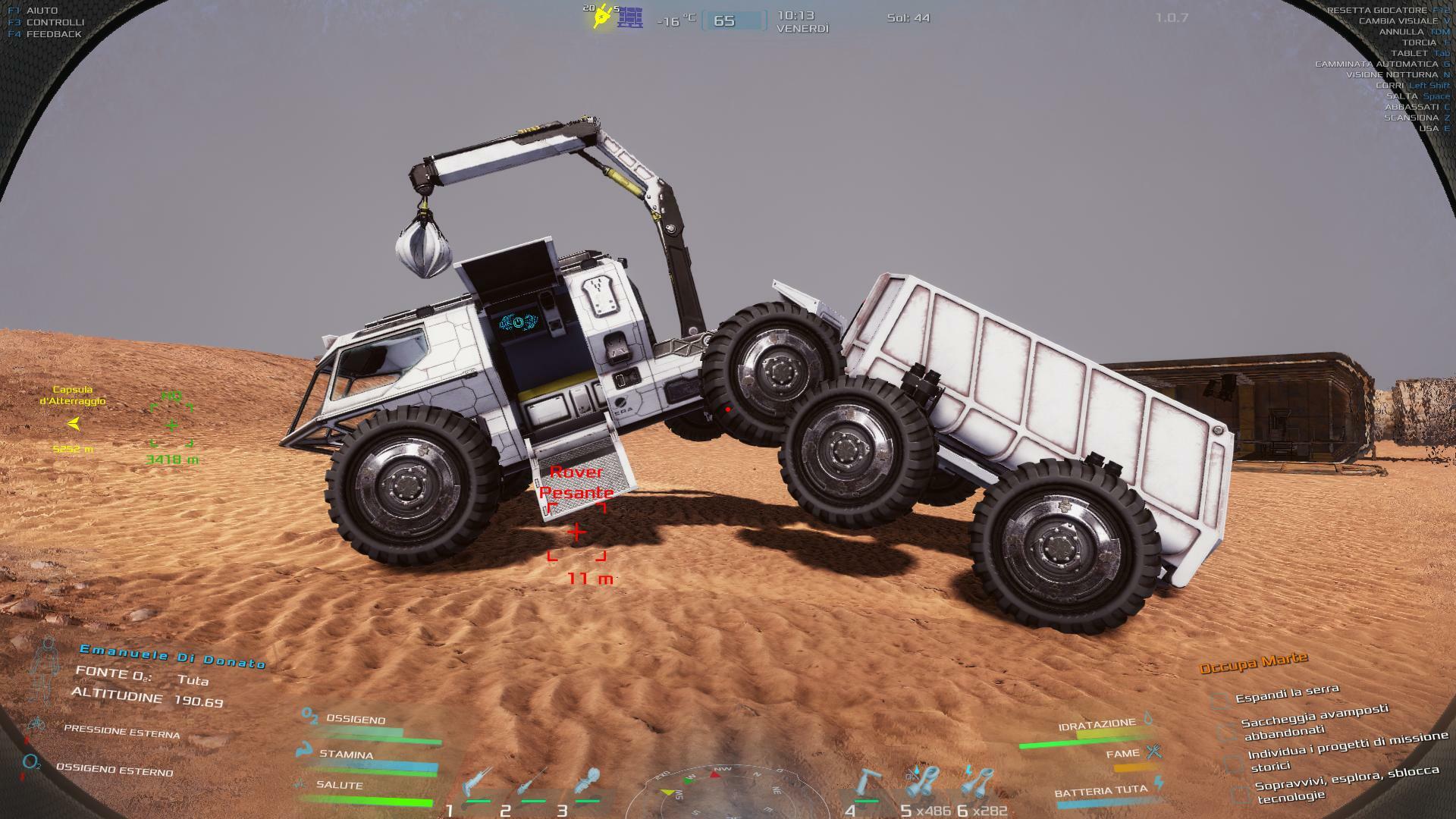The image size is (1456, 819).
Task: Toggle the 'Espandi la serra' objective checkbox
Action: [x=1219, y=701]
